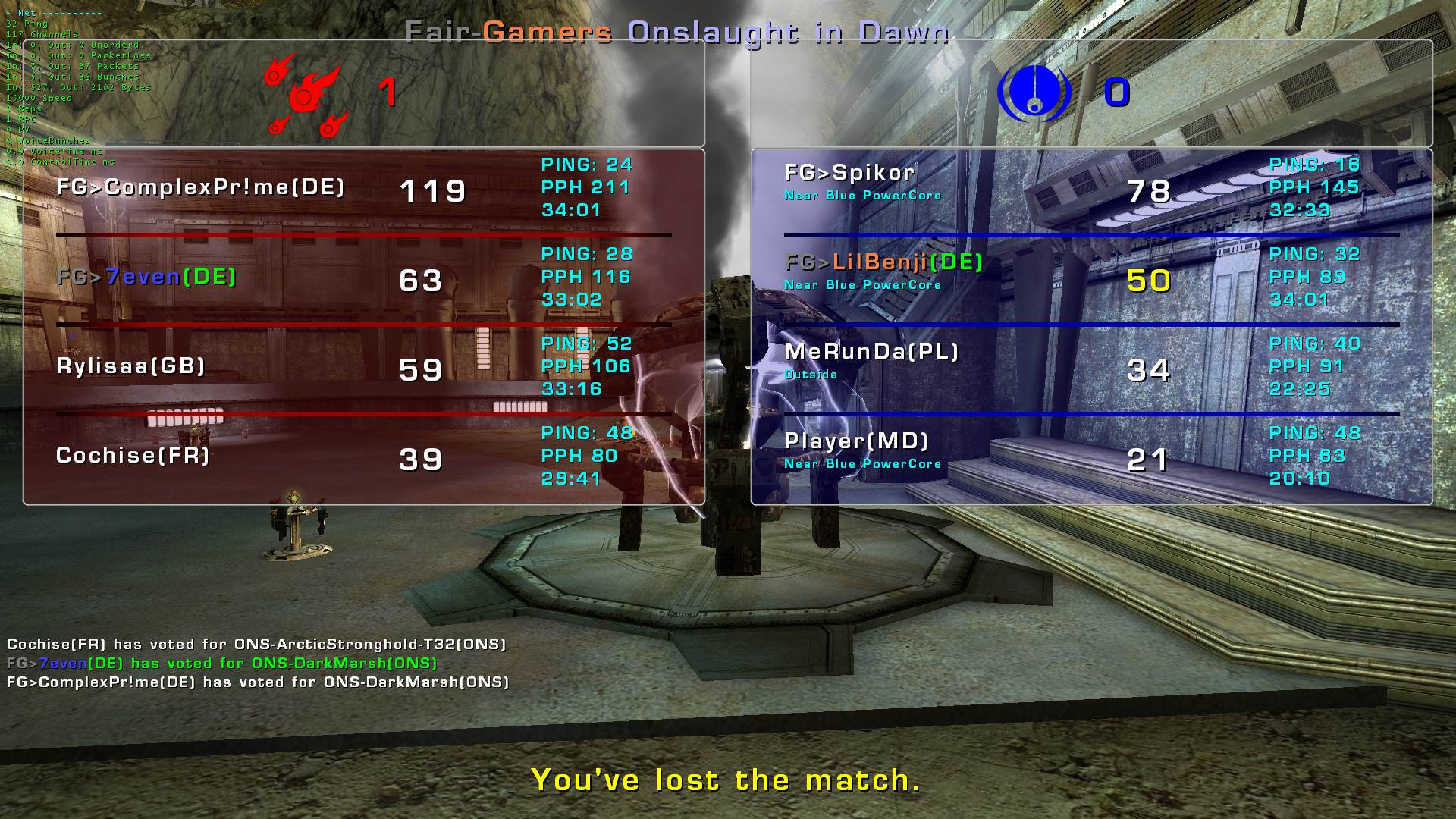Highlight the FG>LilBenji(DE) player row
This screenshot has height=819, width=1456.
[x=884, y=262]
